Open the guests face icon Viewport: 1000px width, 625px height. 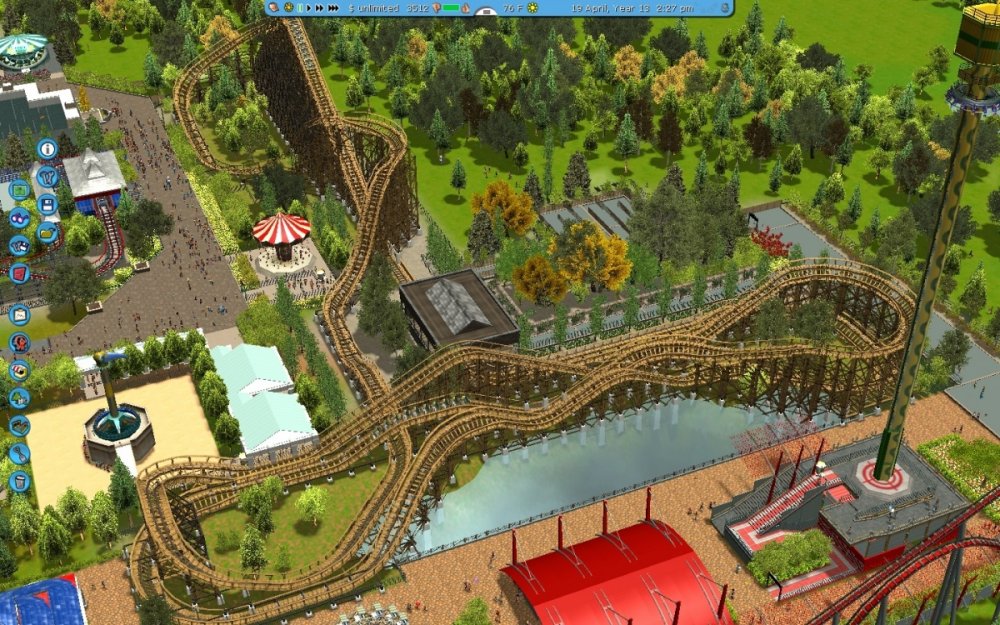click(x=19, y=343)
